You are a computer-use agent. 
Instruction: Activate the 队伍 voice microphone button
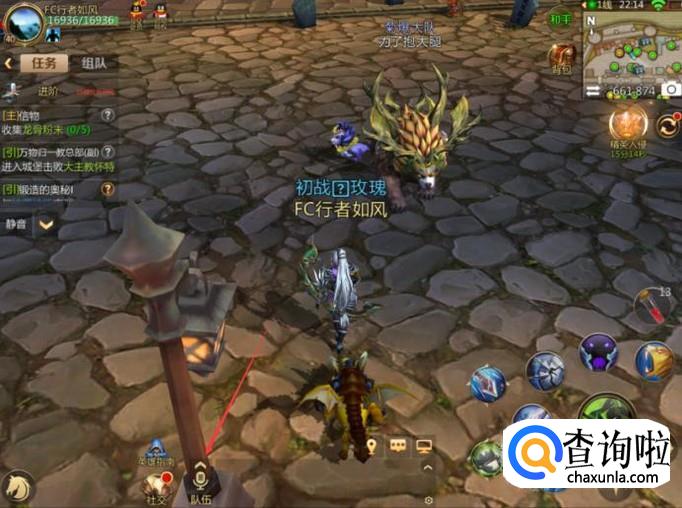pos(200,476)
